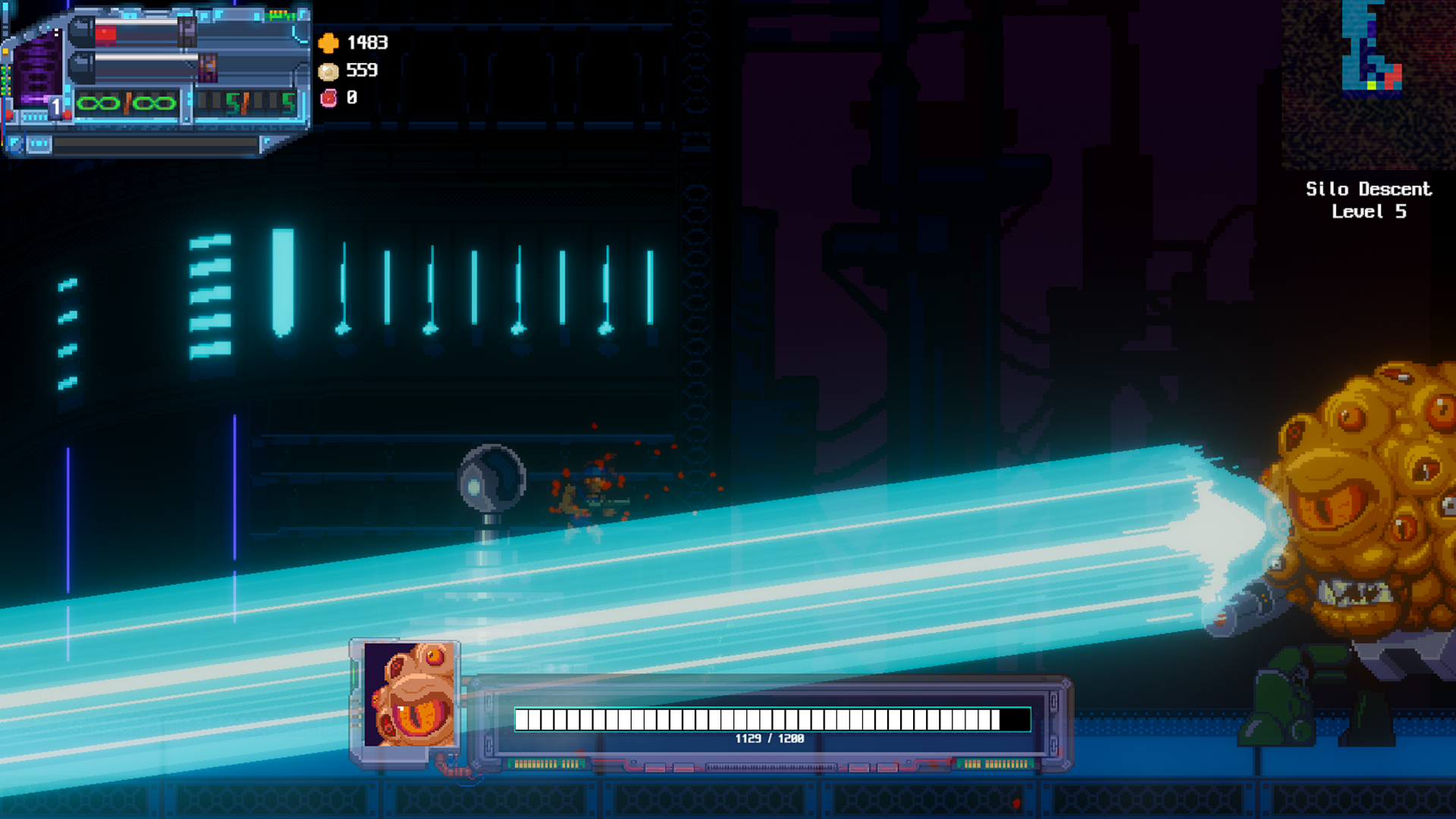Select the coin icon next to 559
Screen dimensions: 1456x819
coord(328,71)
